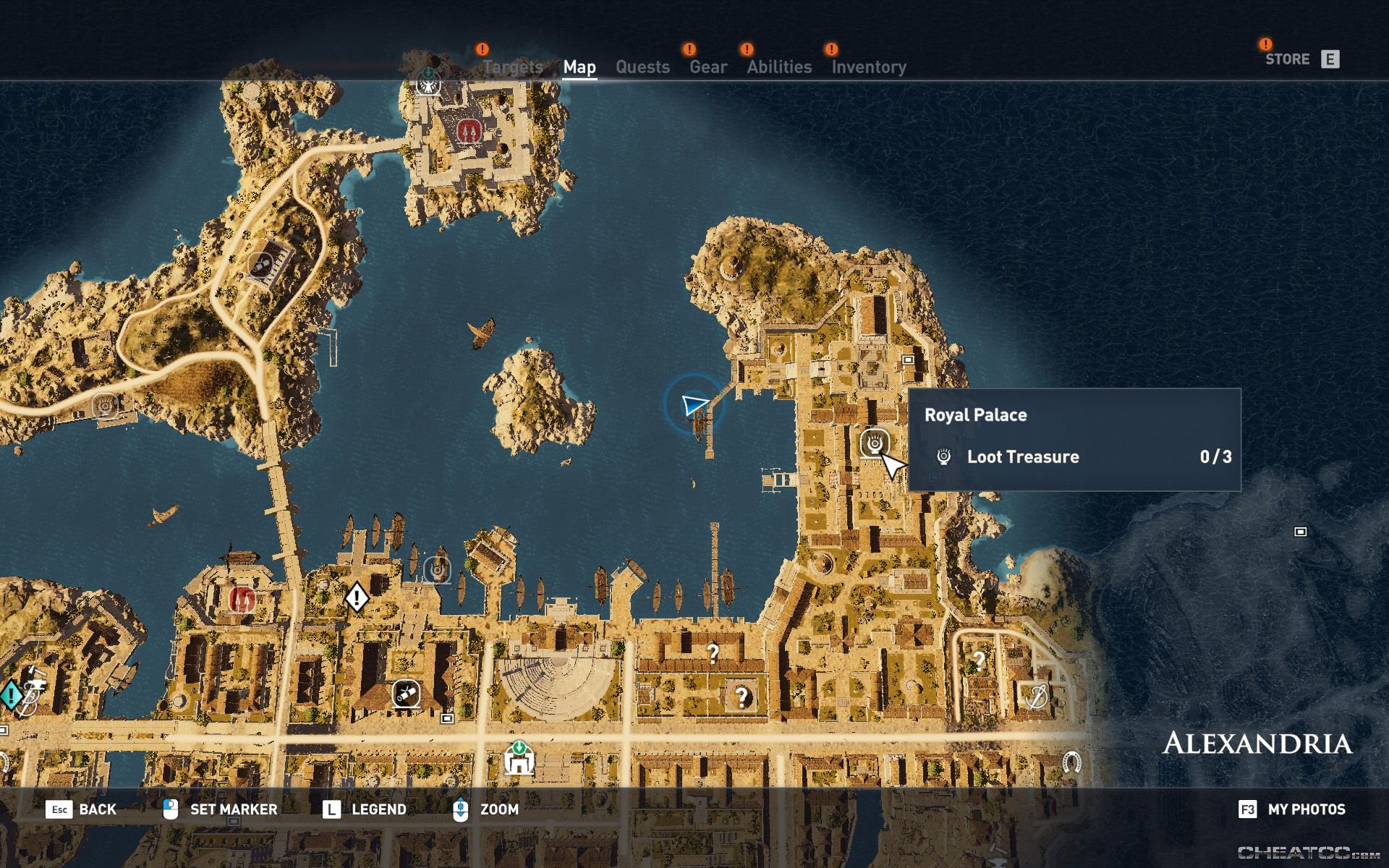Click the Store button
The height and width of the screenshot is (868, 1389).
click(x=1288, y=59)
